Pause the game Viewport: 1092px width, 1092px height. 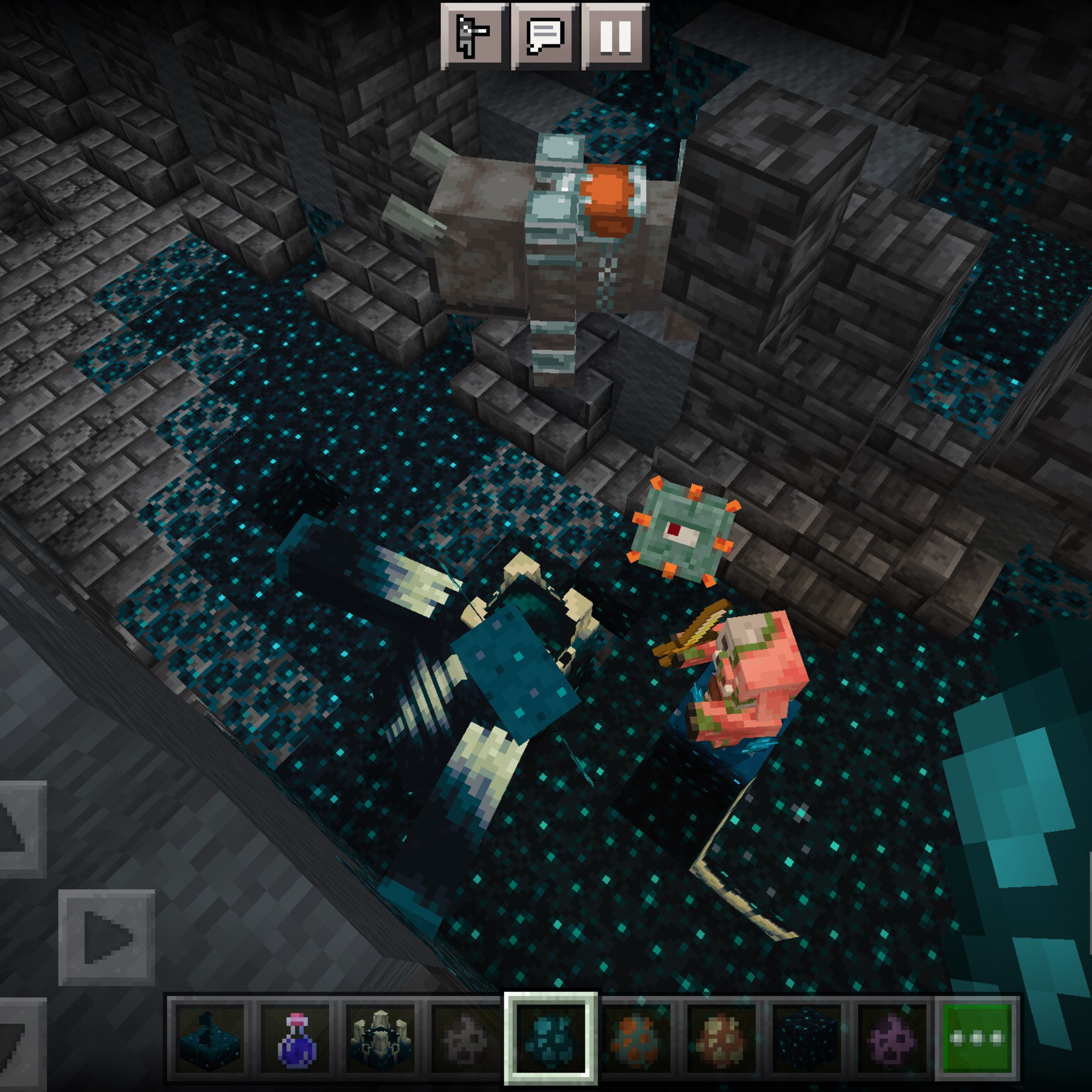(615, 36)
